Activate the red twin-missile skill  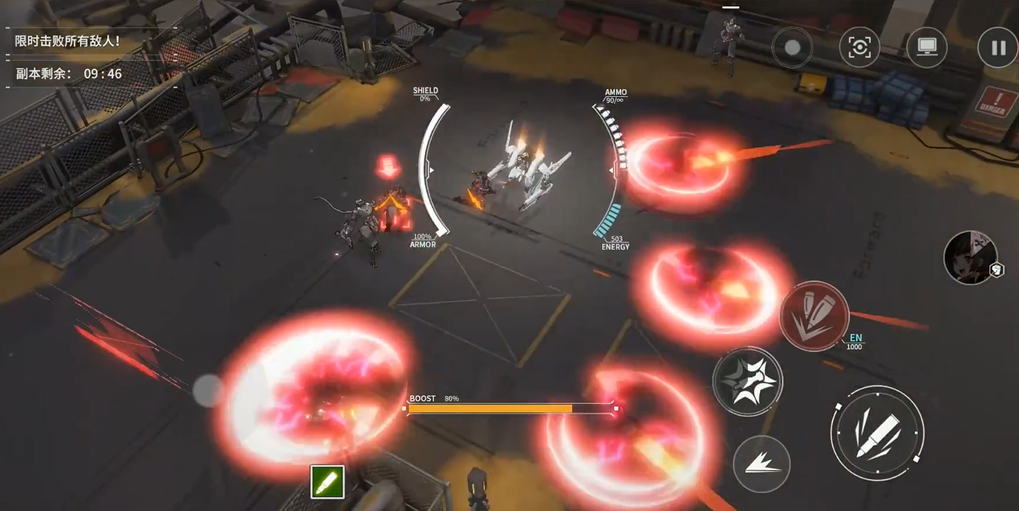click(814, 316)
